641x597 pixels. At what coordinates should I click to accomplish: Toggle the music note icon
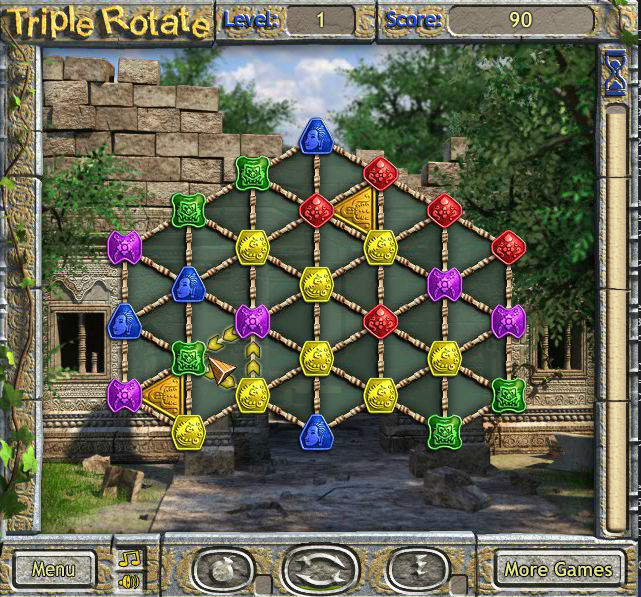click(130, 558)
